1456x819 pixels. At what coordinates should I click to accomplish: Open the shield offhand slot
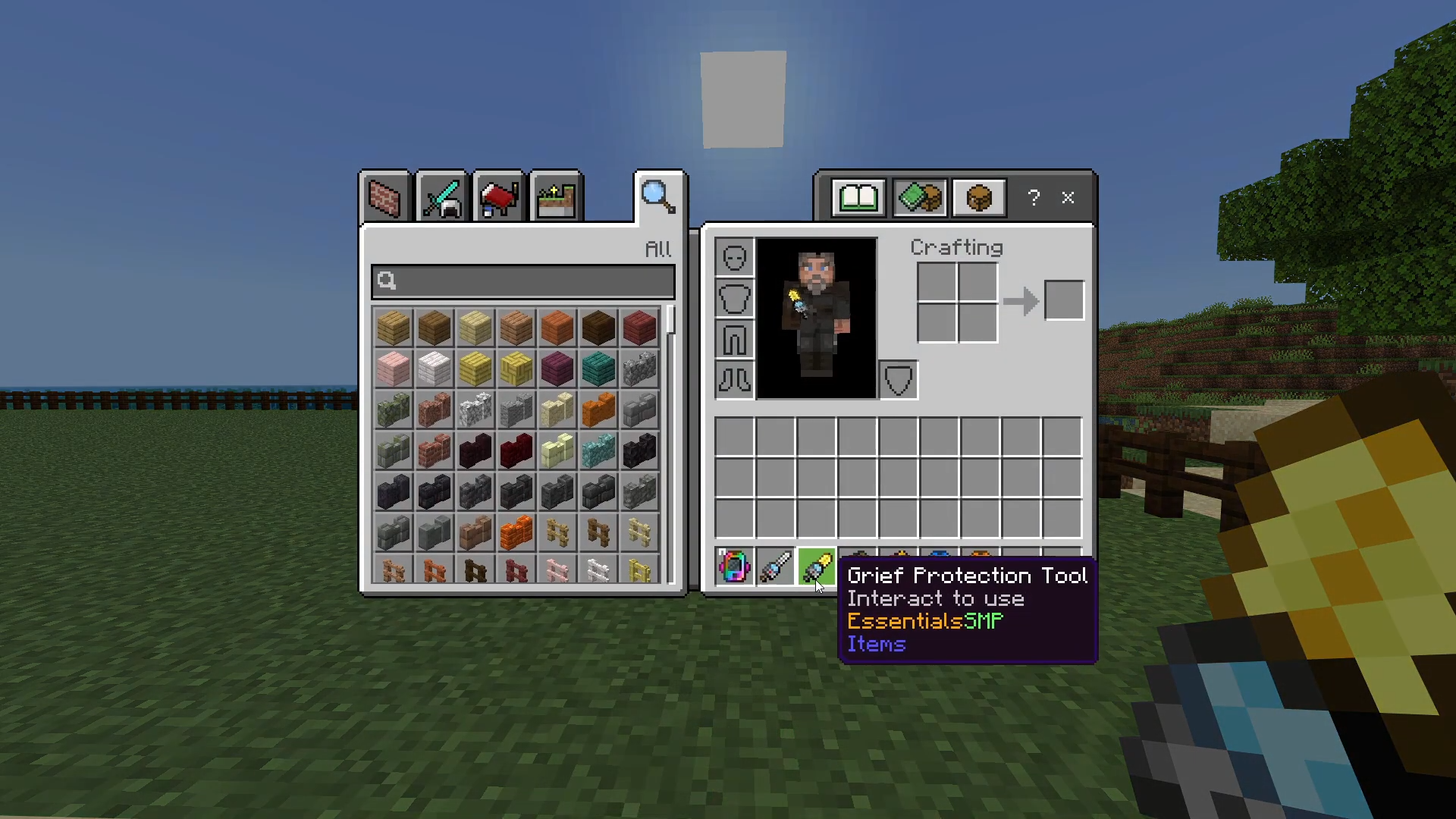[x=898, y=380]
